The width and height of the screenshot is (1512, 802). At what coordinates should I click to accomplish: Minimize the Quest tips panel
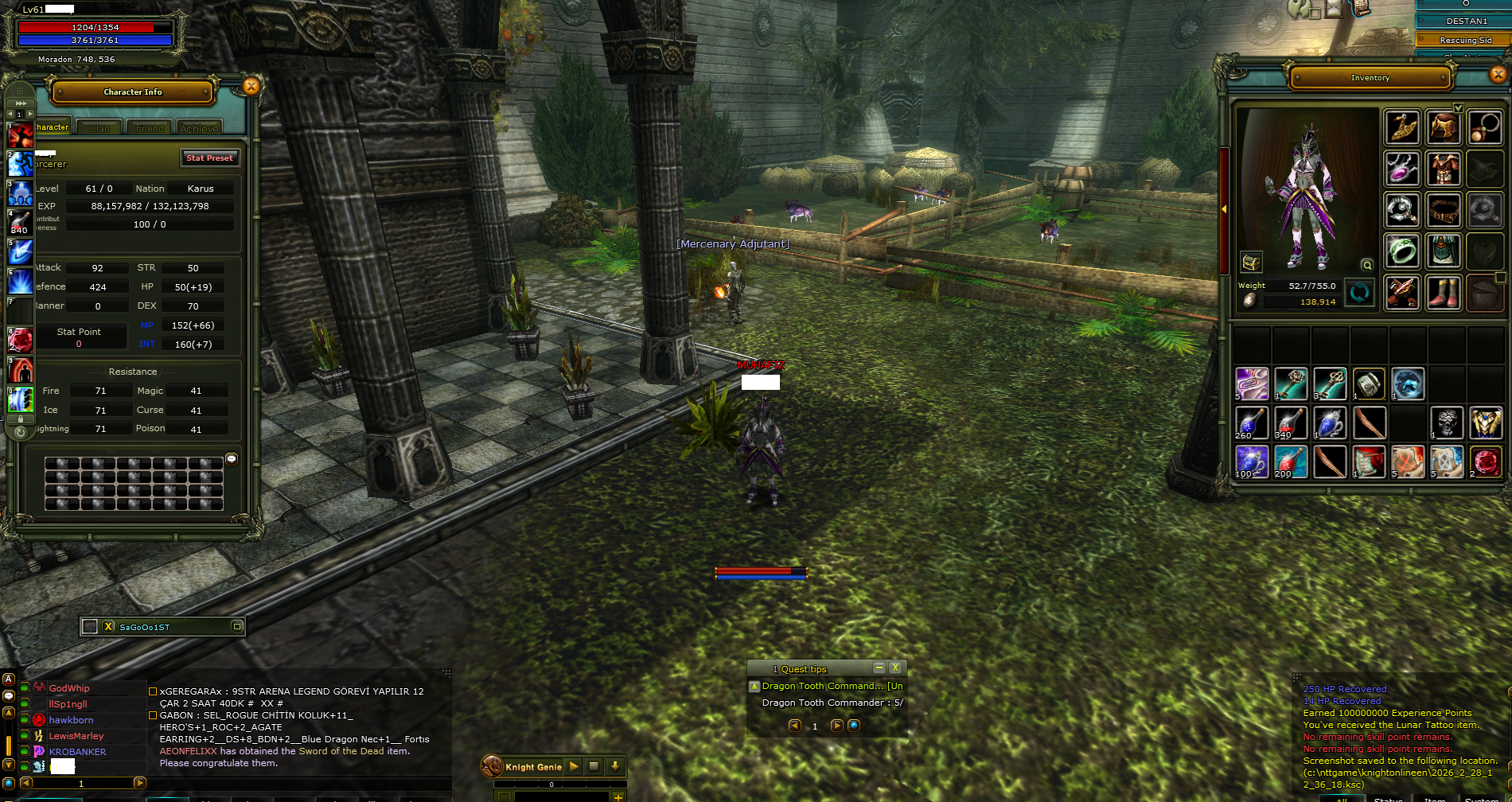pos(879,668)
